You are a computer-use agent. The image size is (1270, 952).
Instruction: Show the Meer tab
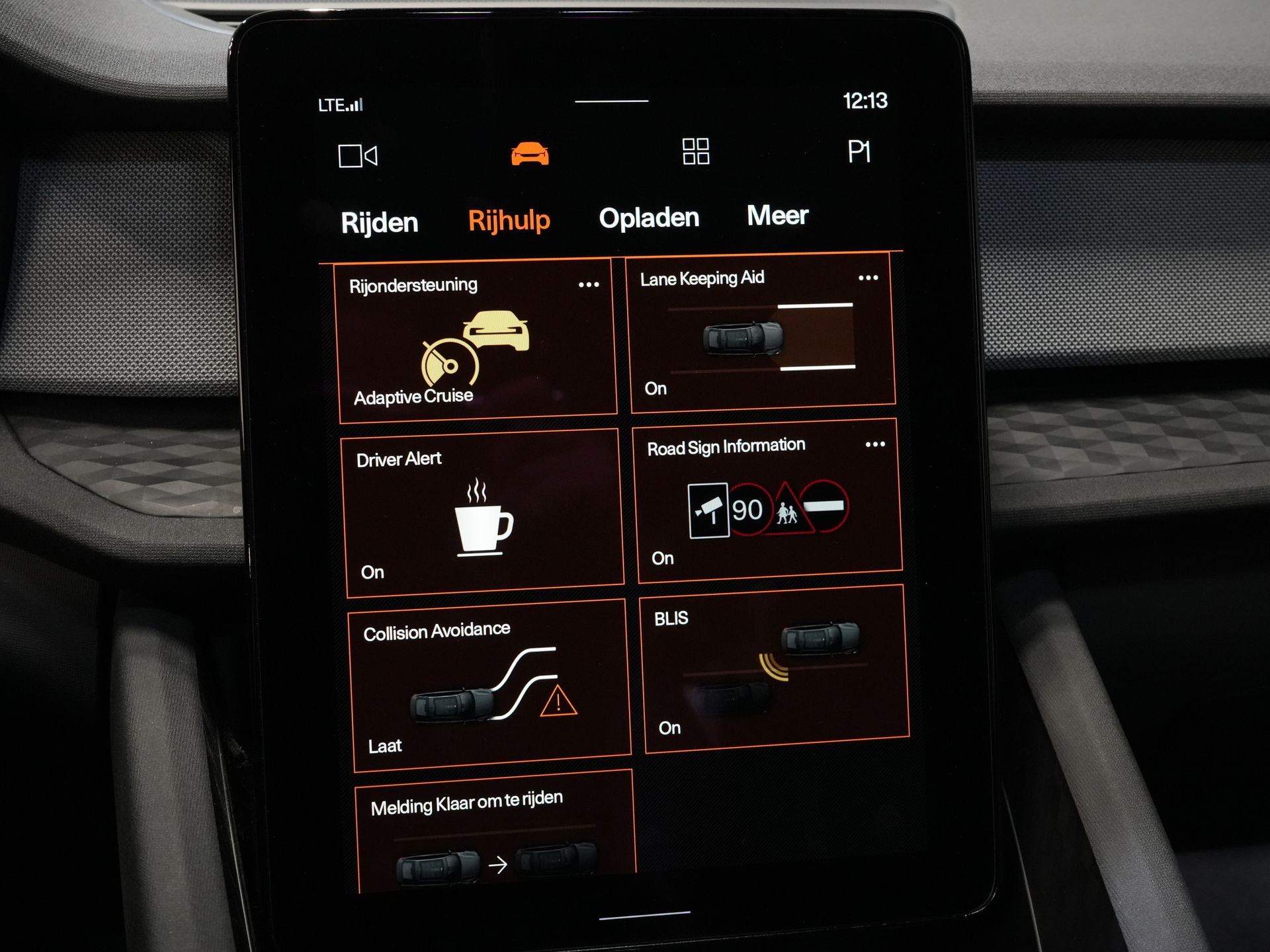tap(777, 216)
